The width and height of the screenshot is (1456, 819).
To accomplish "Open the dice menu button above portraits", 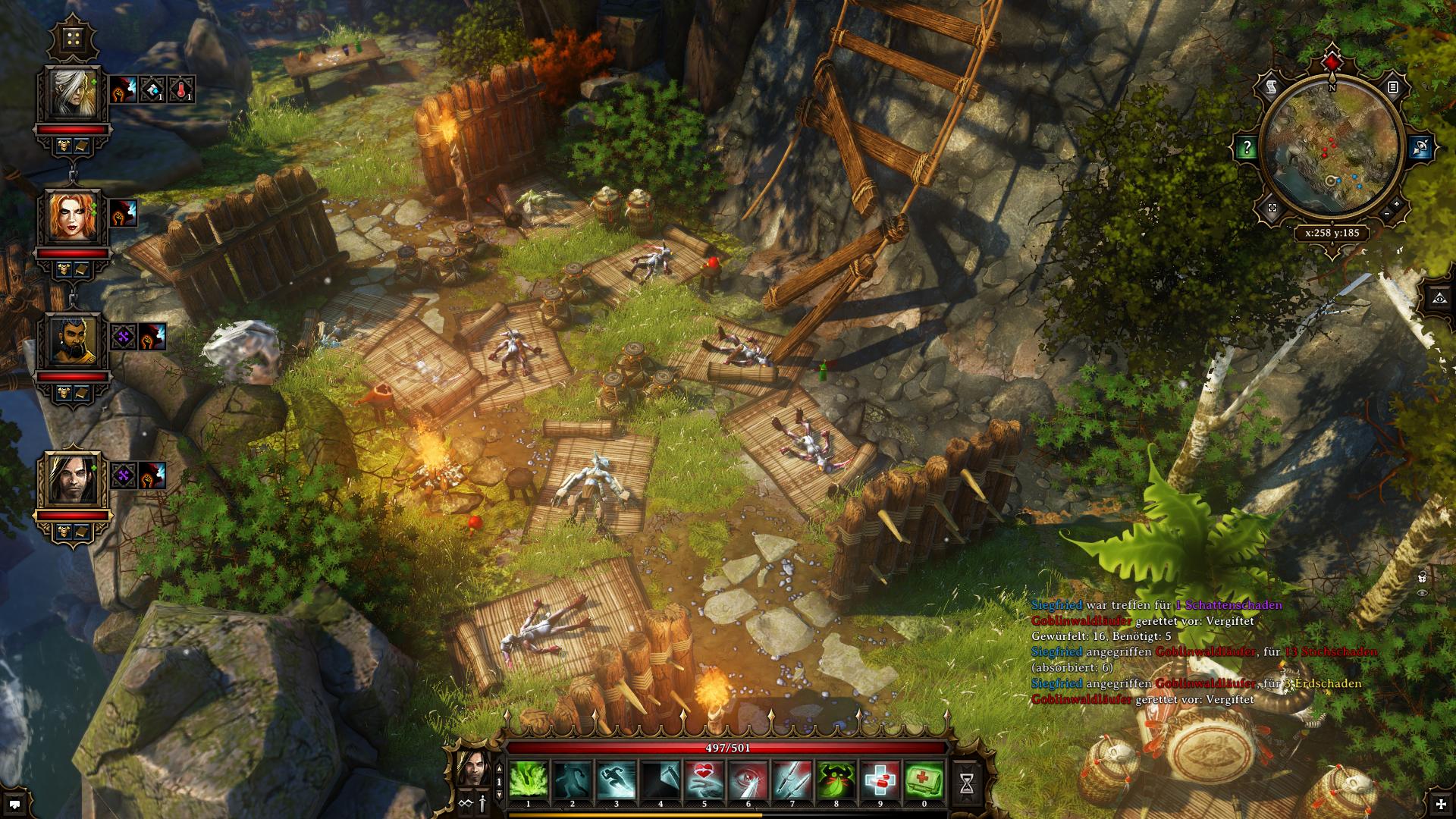I will [x=73, y=38].
